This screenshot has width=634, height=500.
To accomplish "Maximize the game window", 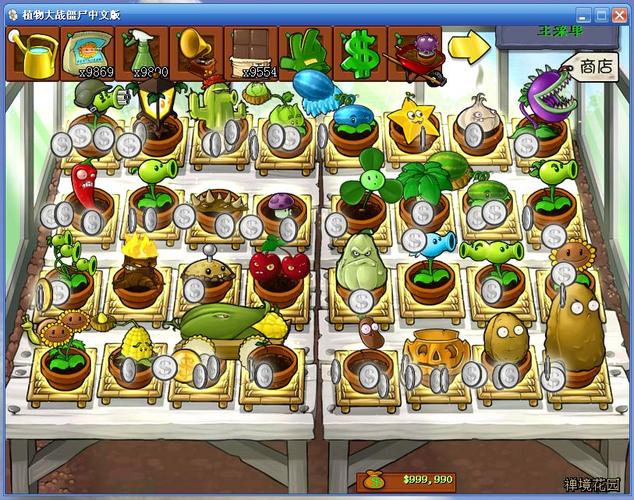I will [x=602, y=14].
